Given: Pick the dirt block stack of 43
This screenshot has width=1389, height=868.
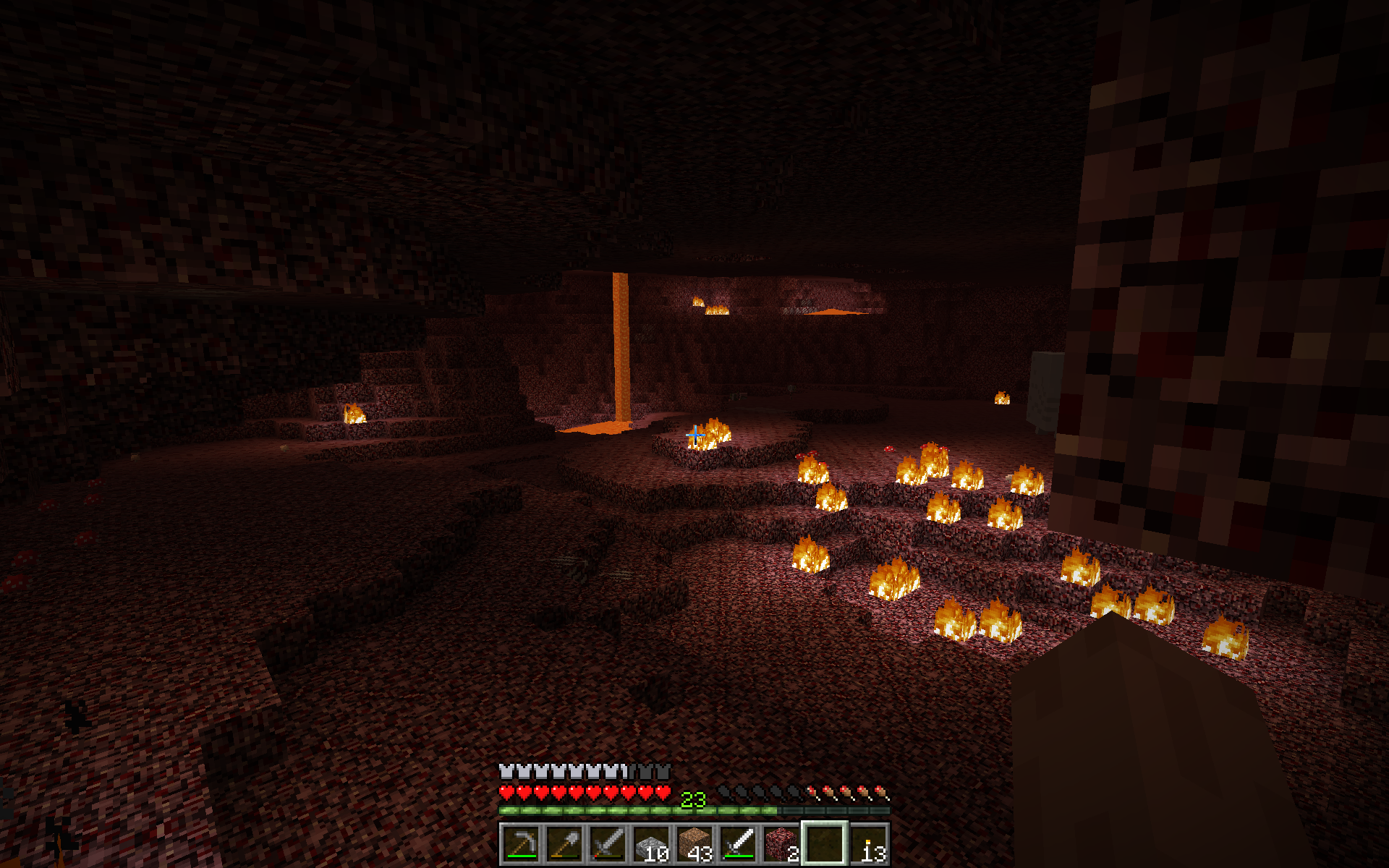Looking at the screenshot, I should (694, 843).
